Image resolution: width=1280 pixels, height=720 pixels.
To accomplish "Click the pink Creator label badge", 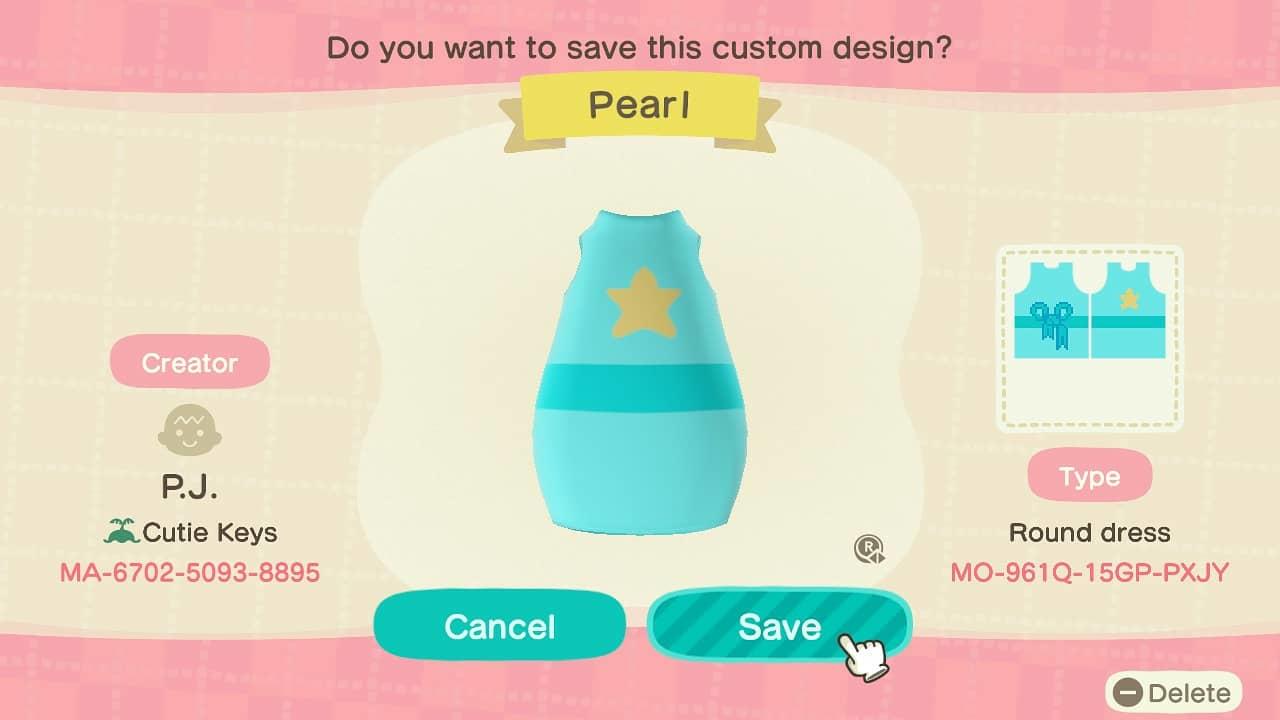I will (x=189, y=362).
